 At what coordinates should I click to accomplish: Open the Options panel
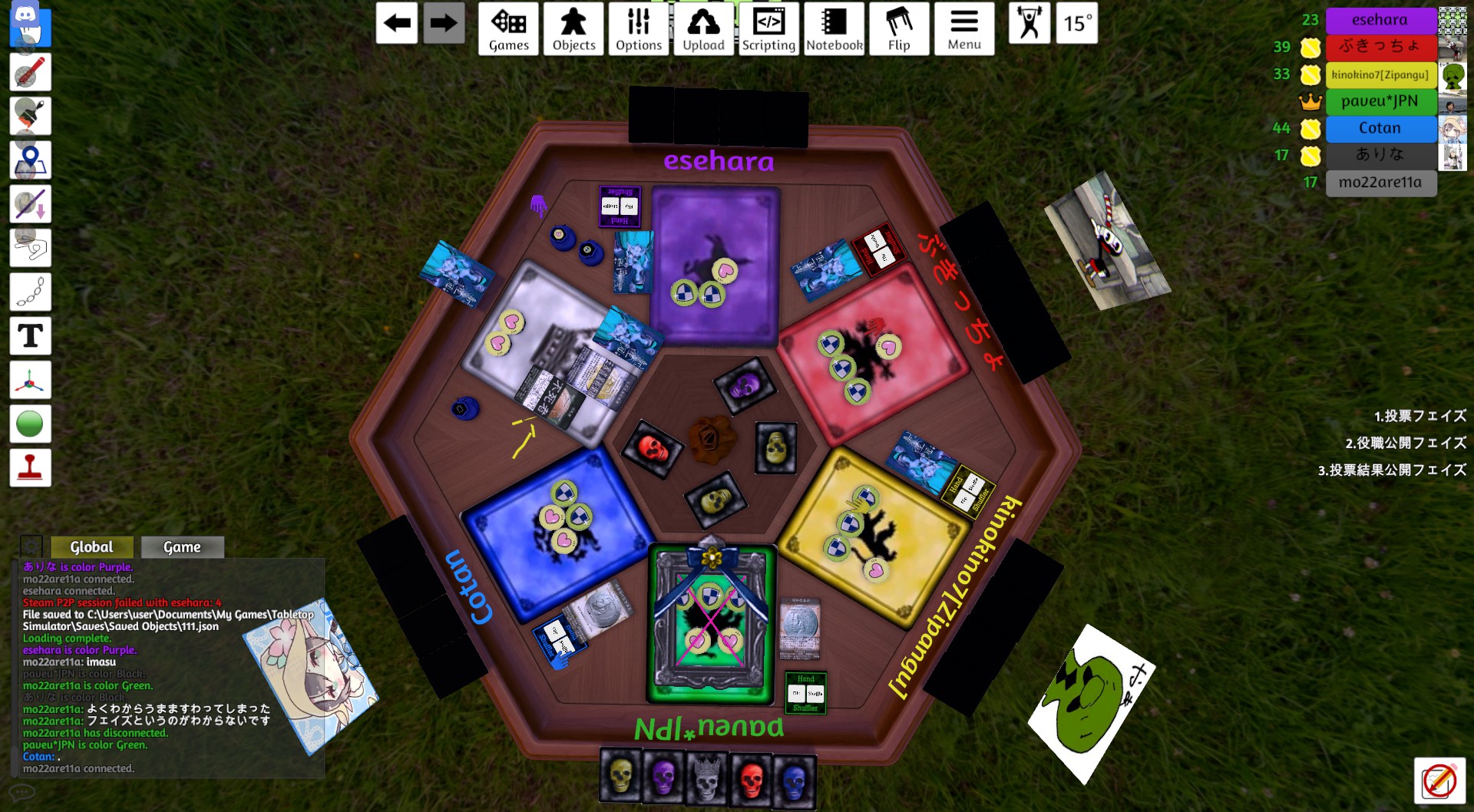coord(639,29)
